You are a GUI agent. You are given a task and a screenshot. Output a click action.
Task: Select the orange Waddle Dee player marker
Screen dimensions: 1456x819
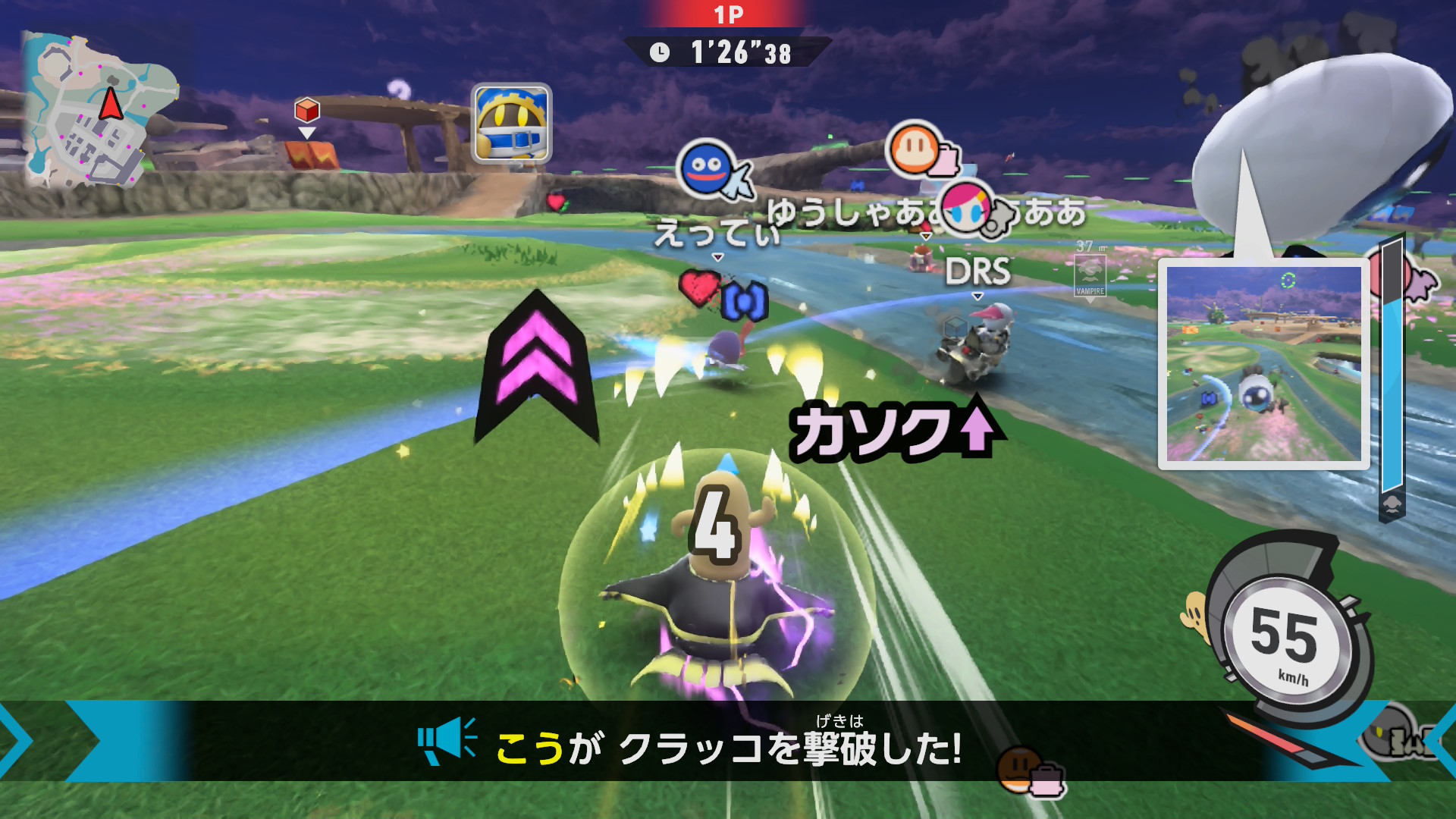click(x=914, y=148)
